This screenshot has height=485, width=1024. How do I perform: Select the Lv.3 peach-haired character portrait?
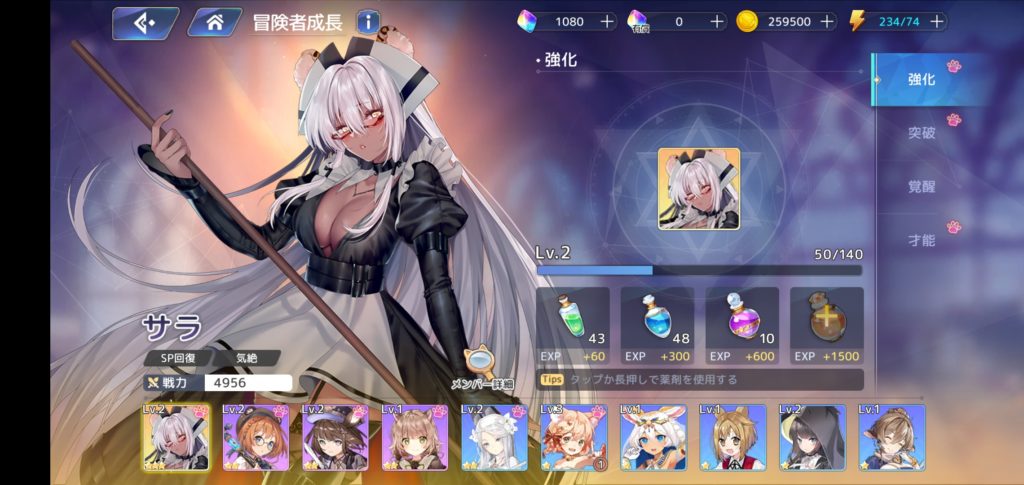point(573,437)
